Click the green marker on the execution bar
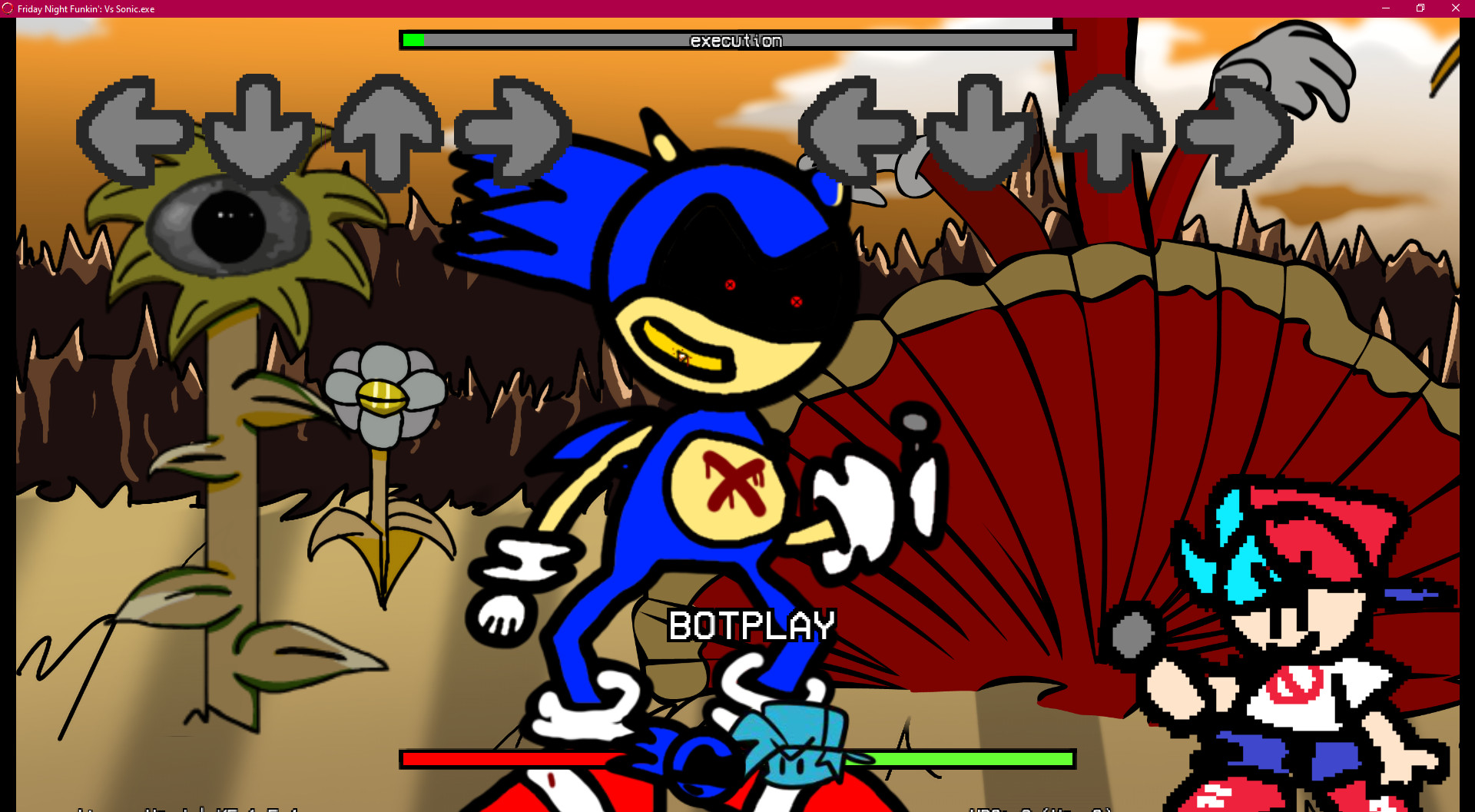 (x=413, y=40)
